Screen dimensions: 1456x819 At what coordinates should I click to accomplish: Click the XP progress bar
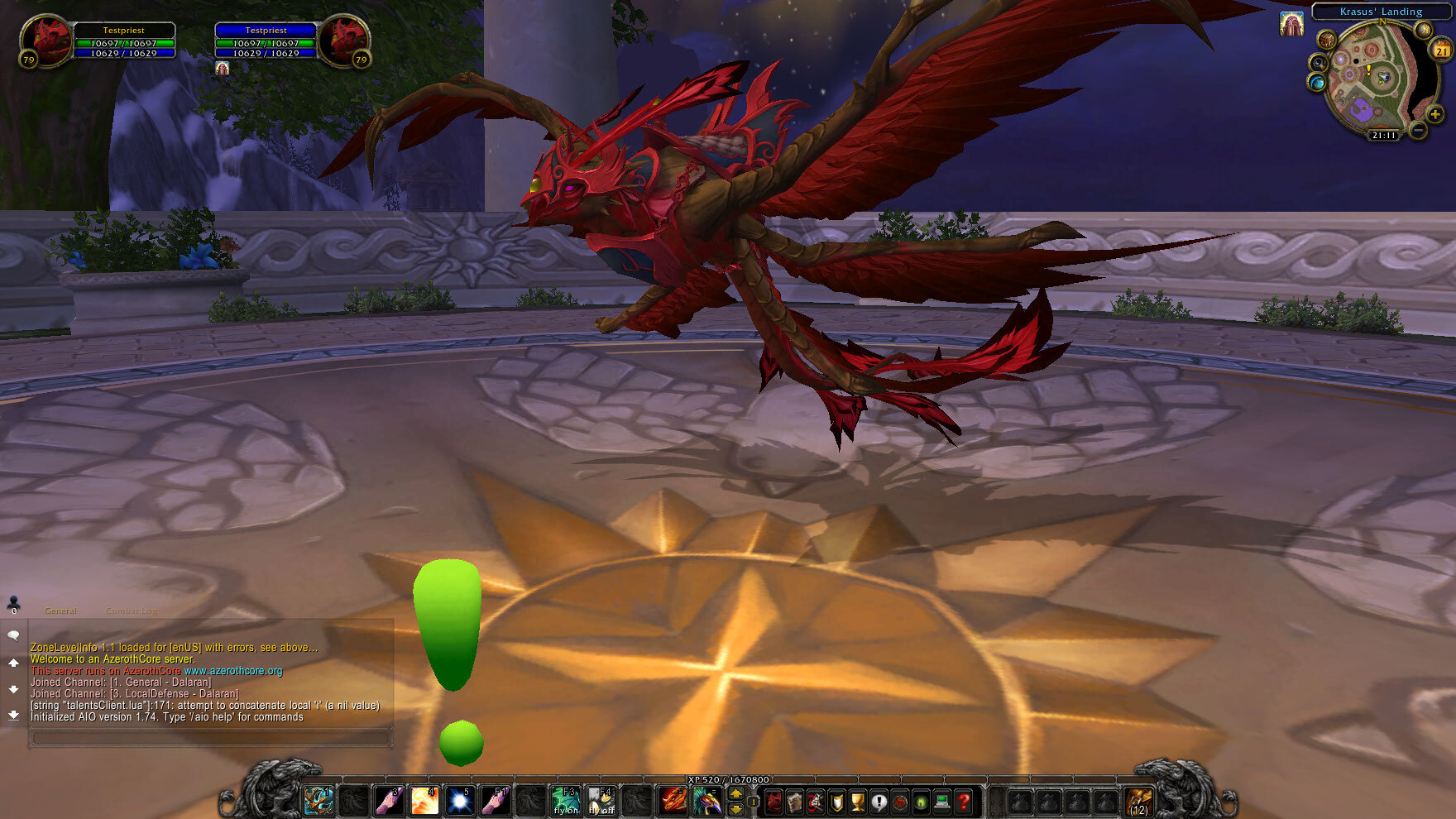click(x=728, y=781)
